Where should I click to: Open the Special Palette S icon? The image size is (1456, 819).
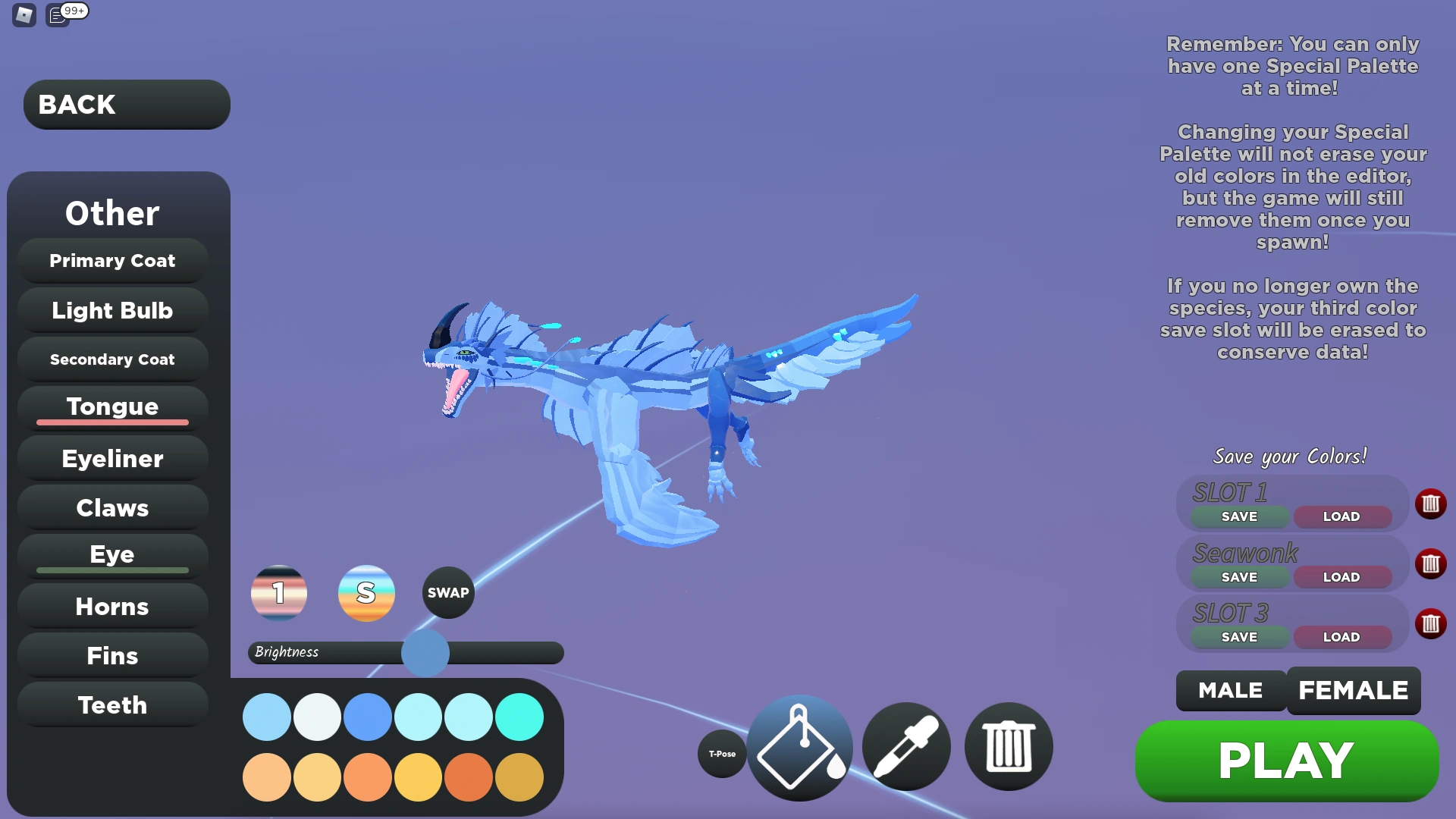(x=366, y=593)
